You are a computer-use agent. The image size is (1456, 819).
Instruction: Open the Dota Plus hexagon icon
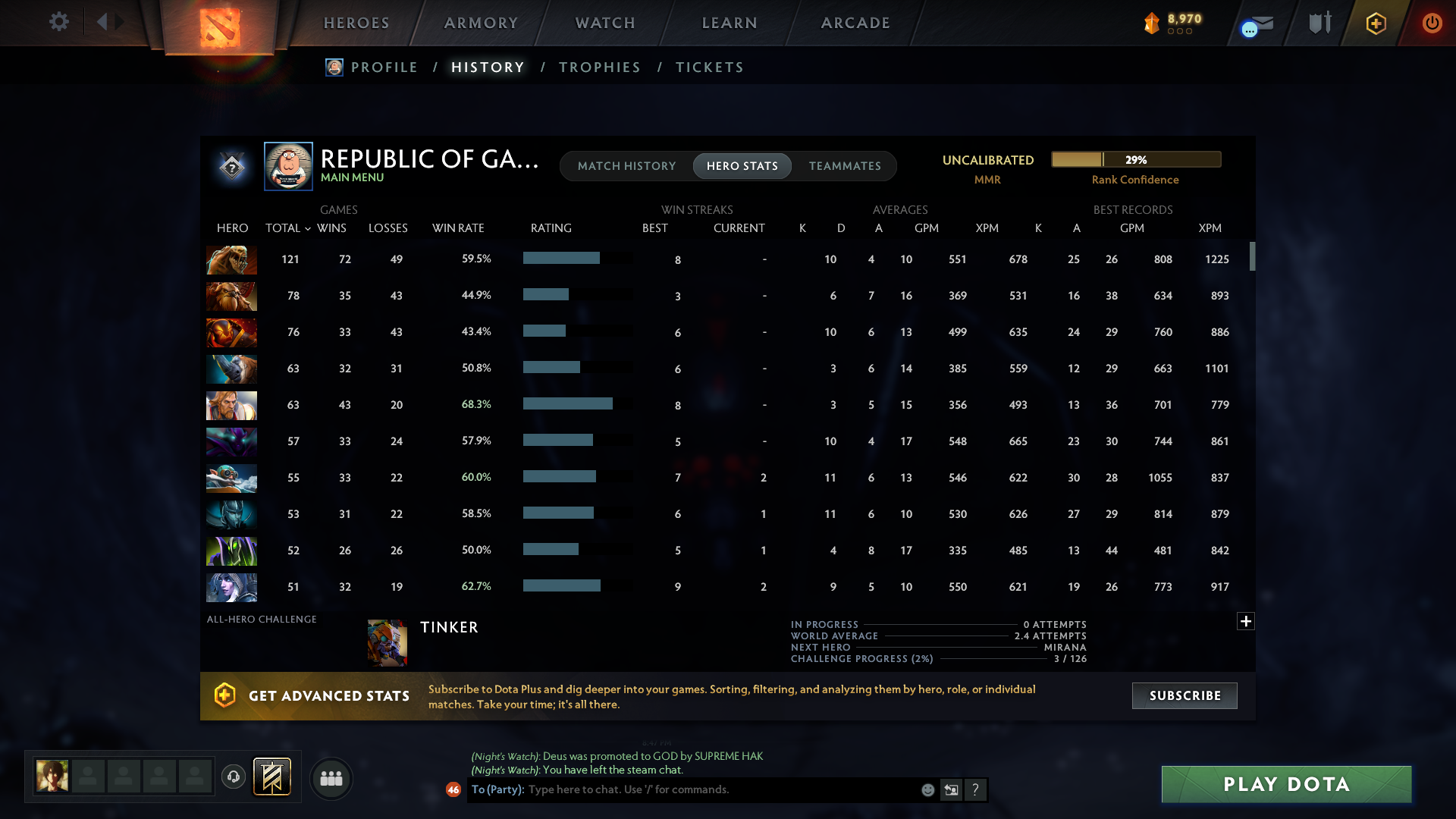coord(1376,24)
